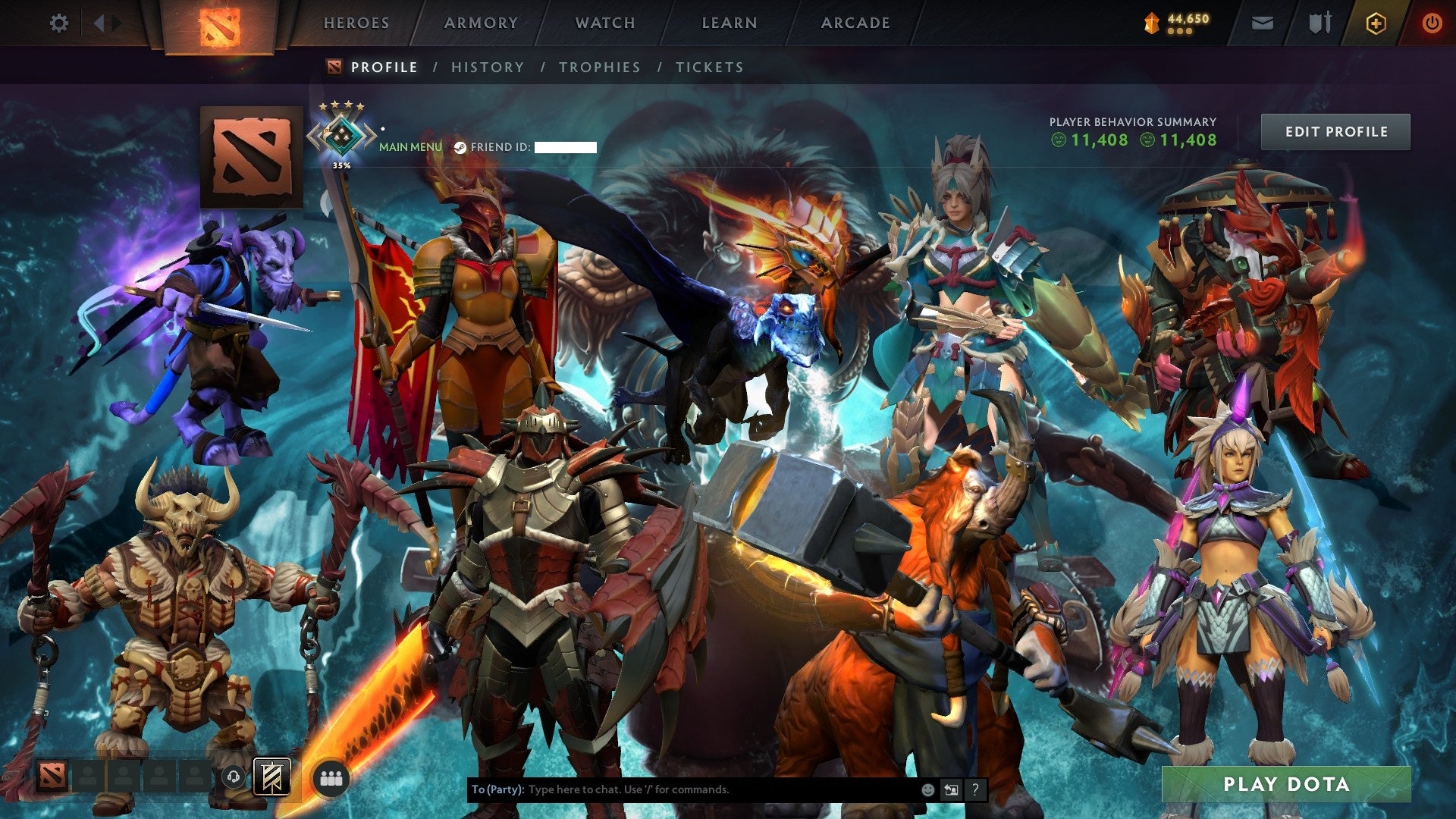Click the rank medal on the profile

coord(340,133)
